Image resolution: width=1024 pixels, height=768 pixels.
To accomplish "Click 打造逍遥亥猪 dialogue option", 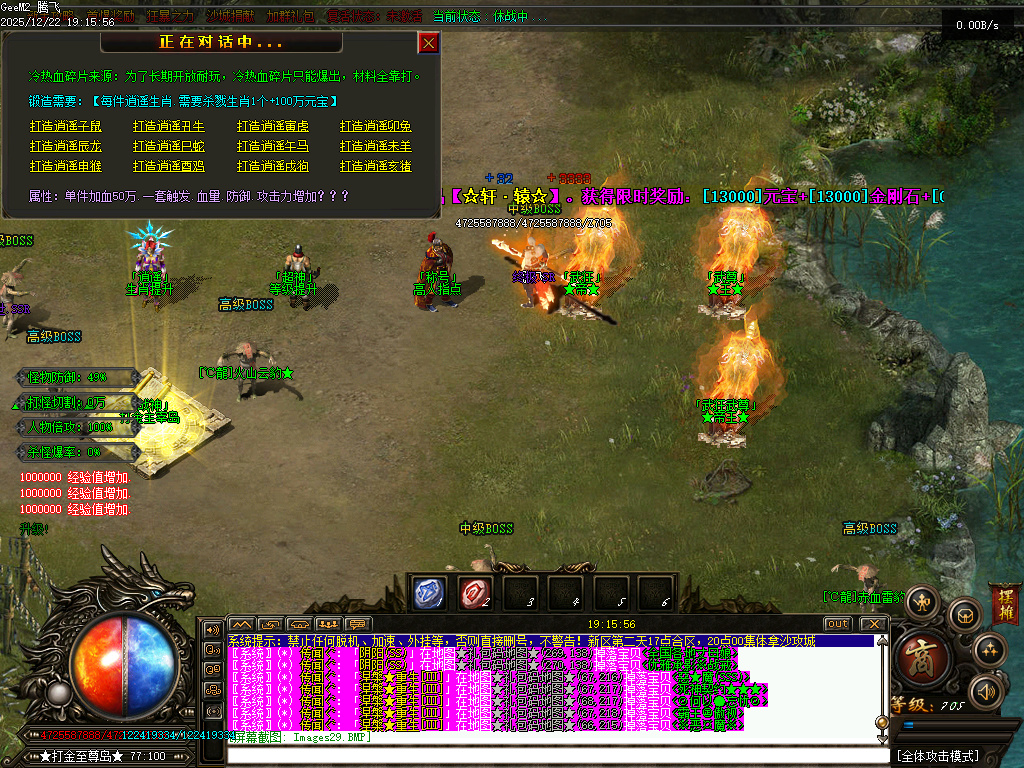I will (376, 167).
